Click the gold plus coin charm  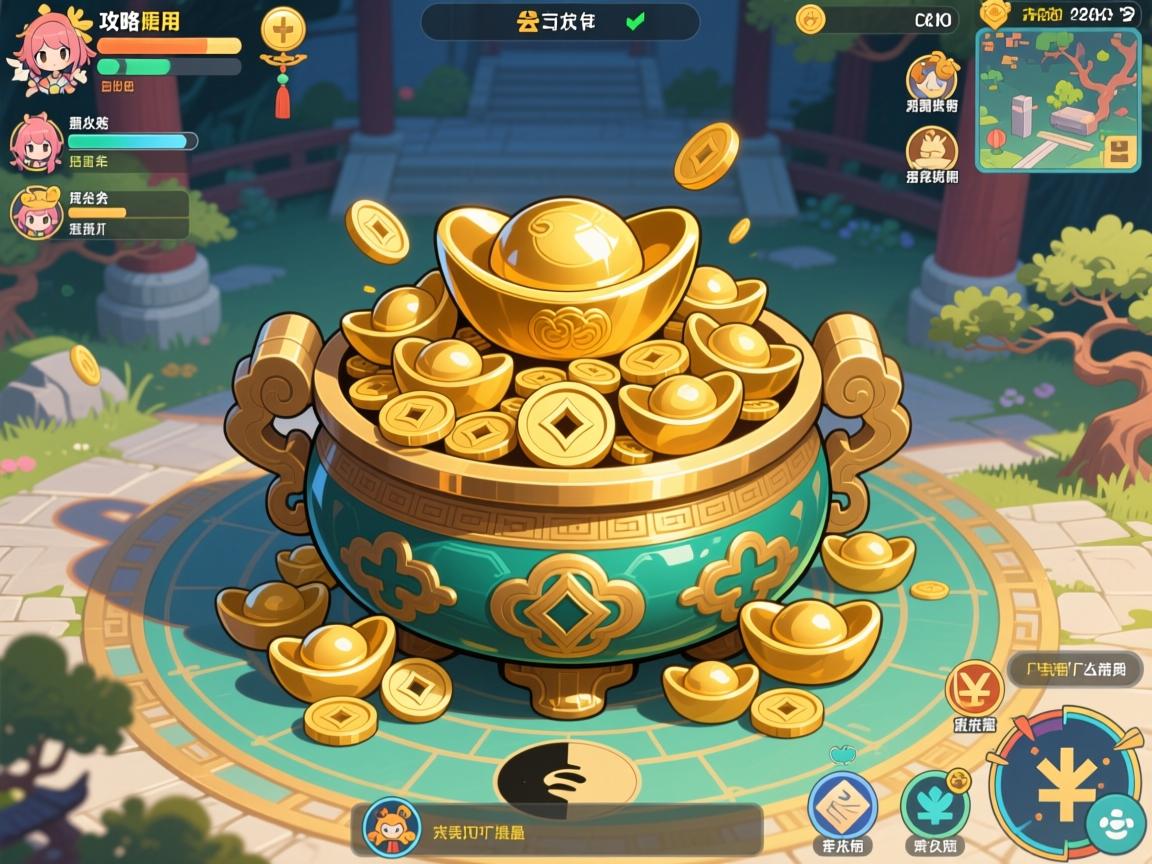coord(283,30)
